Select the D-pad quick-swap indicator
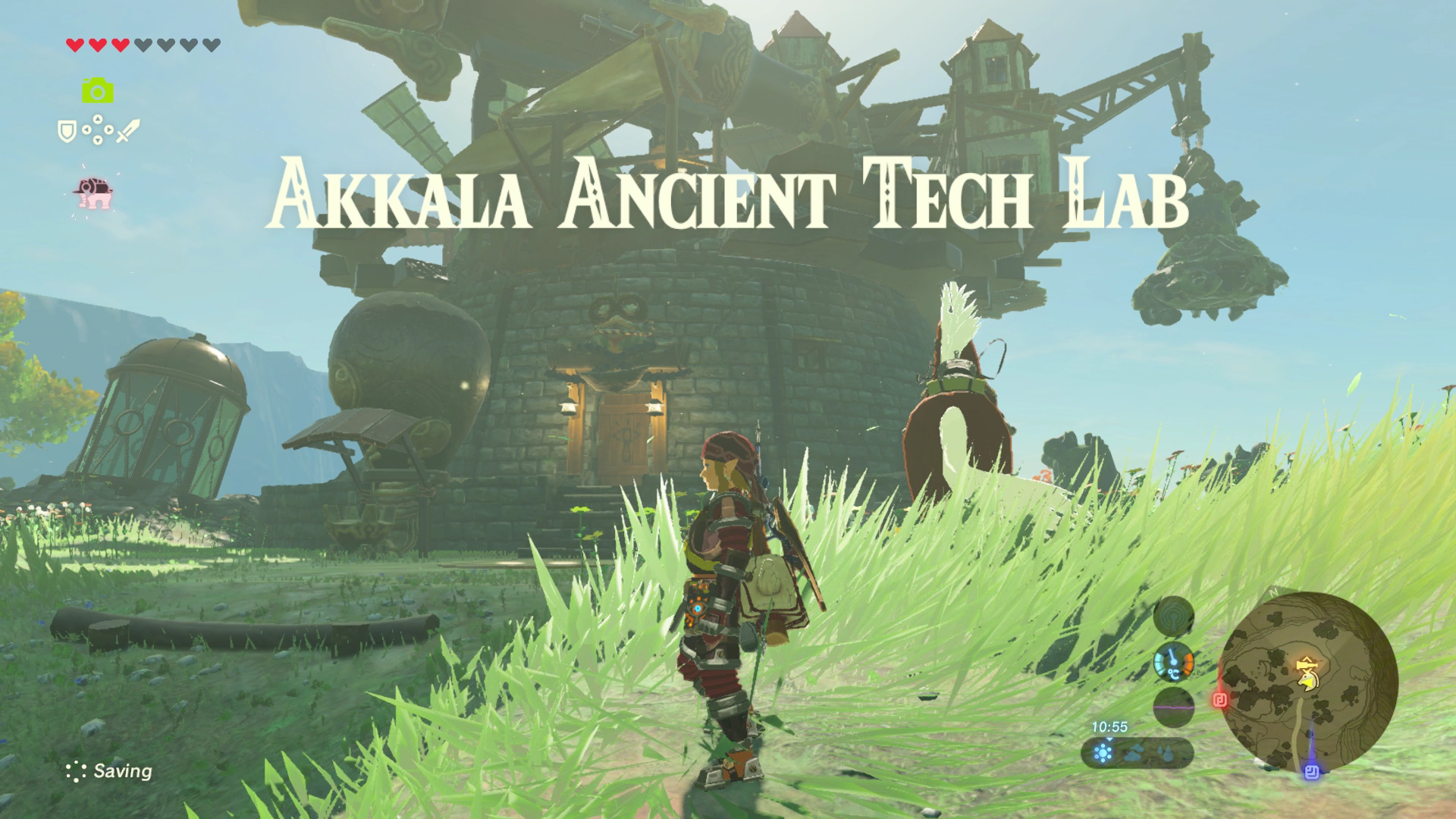 coord(97,130)
